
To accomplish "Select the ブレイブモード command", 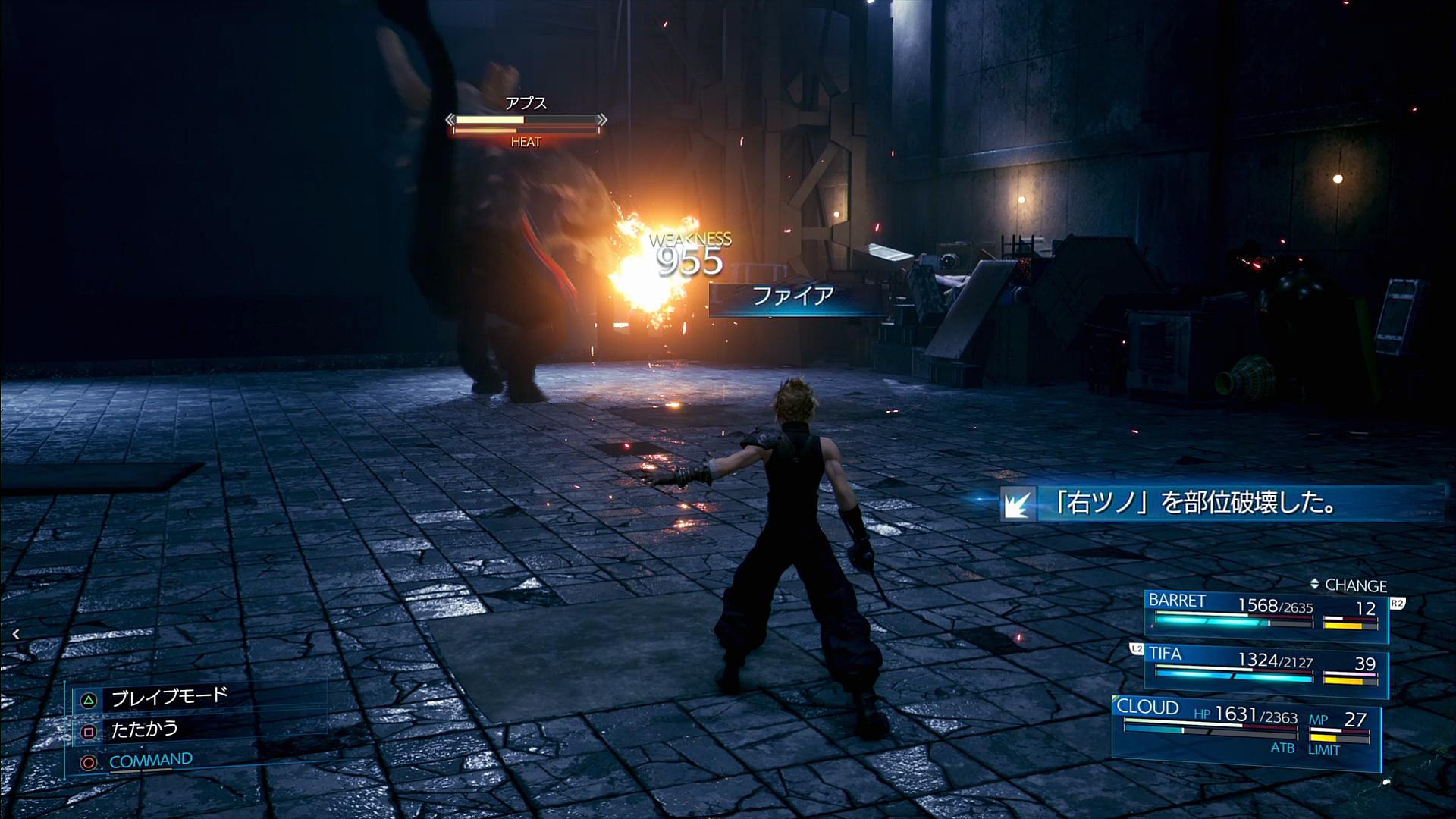I will point(168,698).
